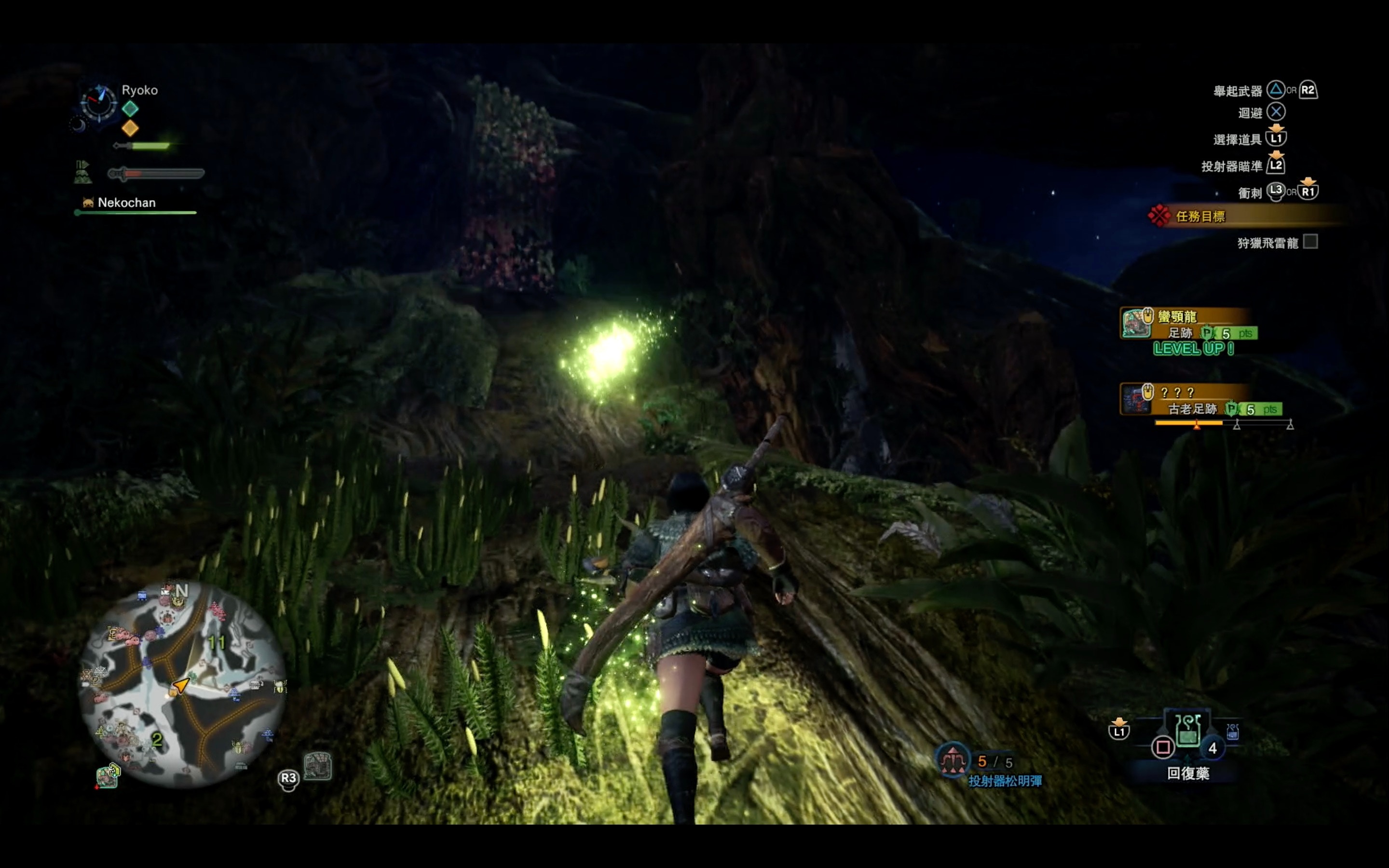Select the Palico name Nekochan

point(126,203)
